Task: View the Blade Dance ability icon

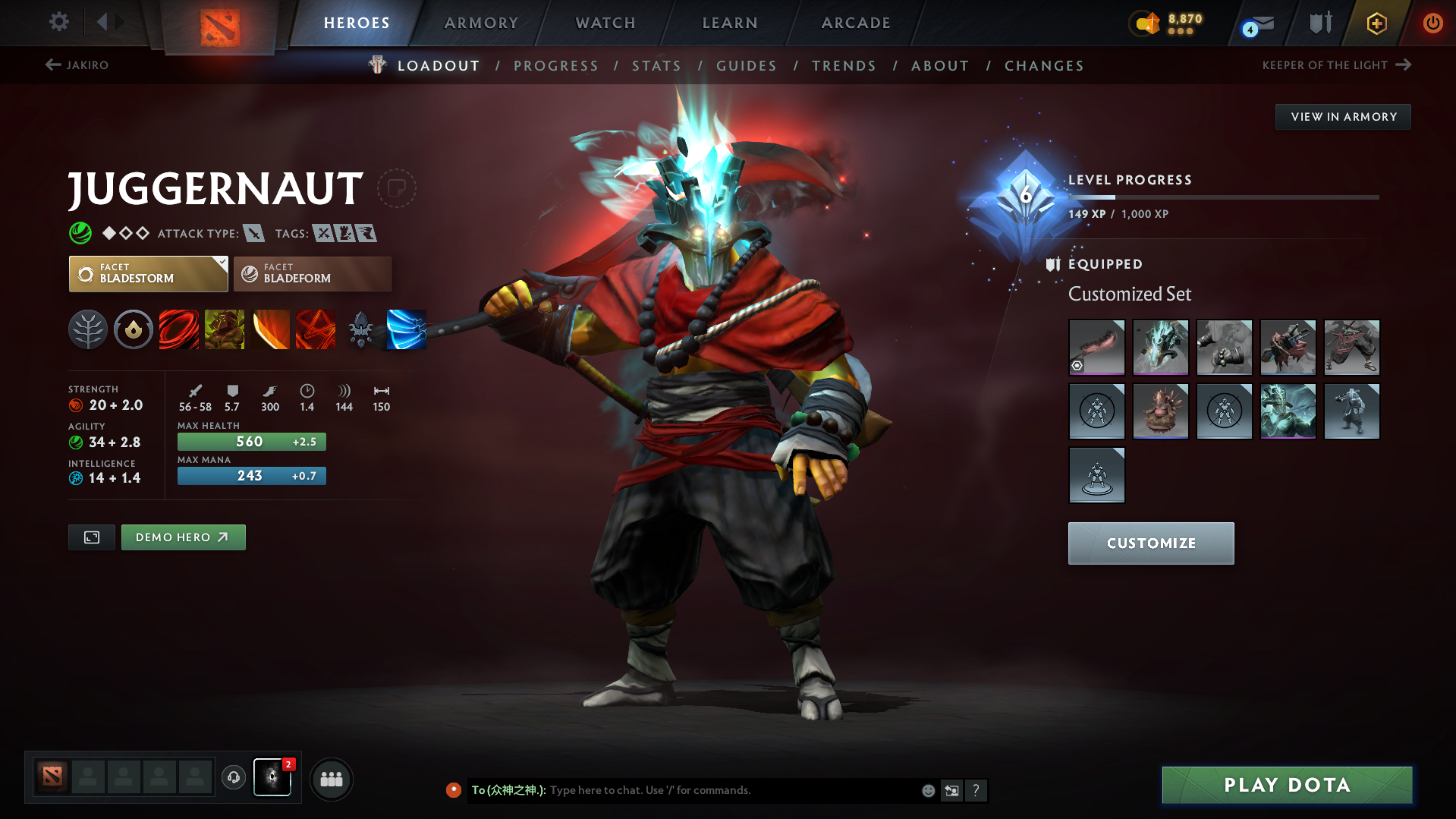Action: [270, 329]
